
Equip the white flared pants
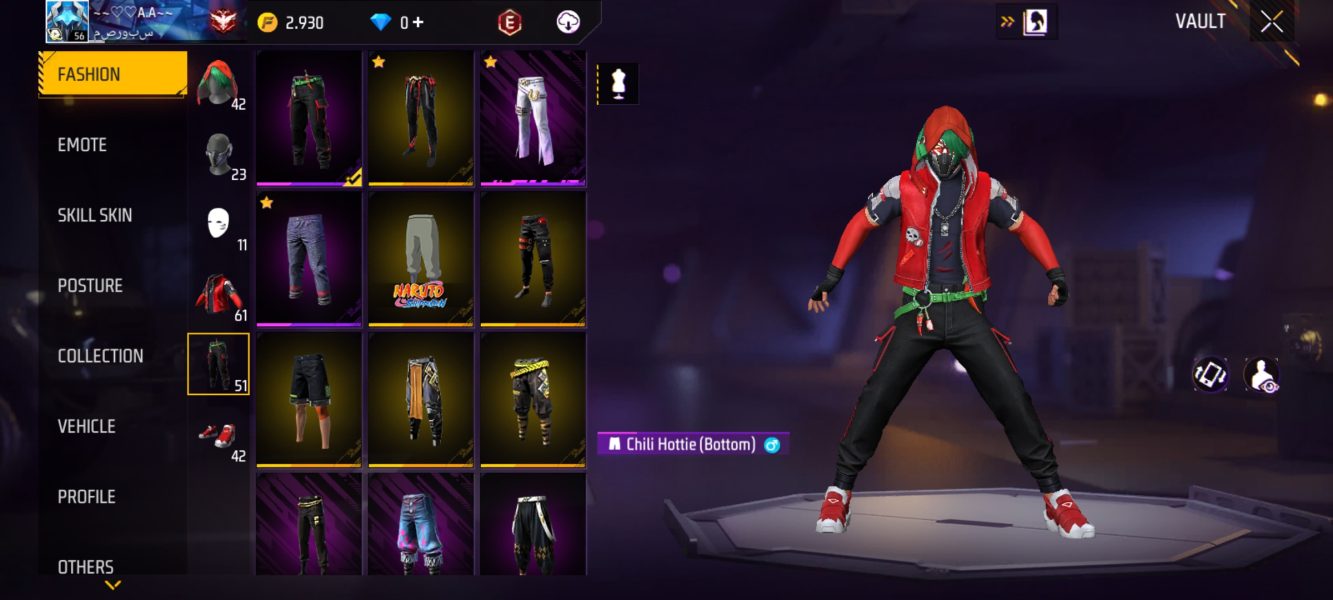click(x=533, y=116)
